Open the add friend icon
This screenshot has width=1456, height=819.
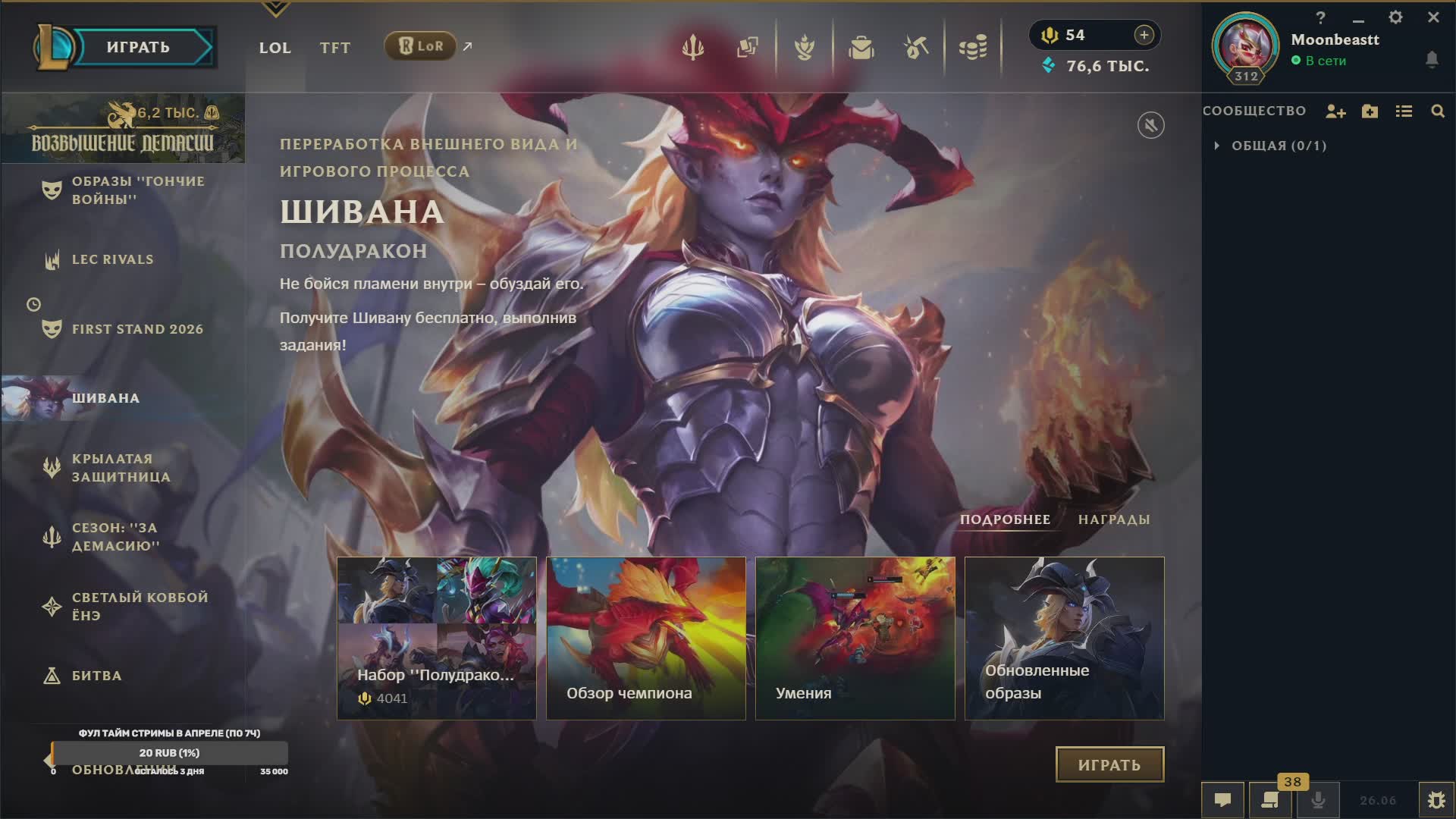point(1335,111)
